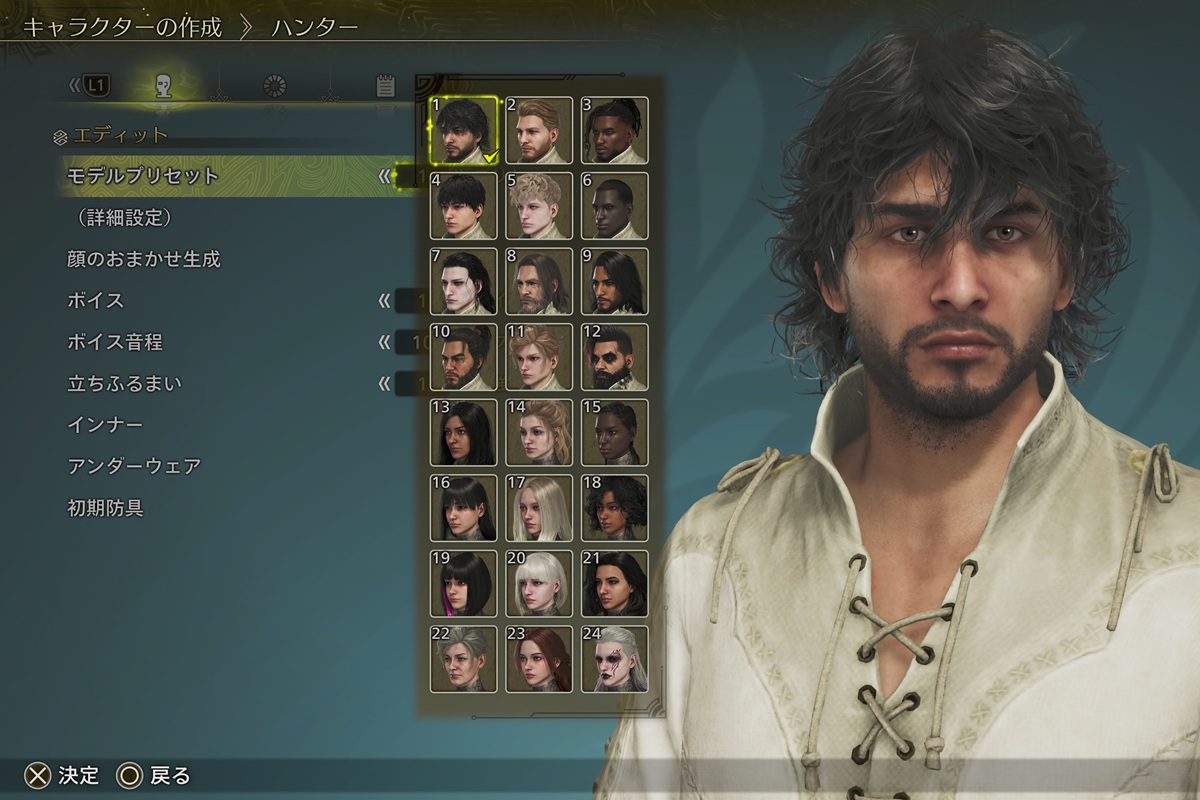Select preset 23 red-haired woman
1200x800 pixels.
coord(539,659)
